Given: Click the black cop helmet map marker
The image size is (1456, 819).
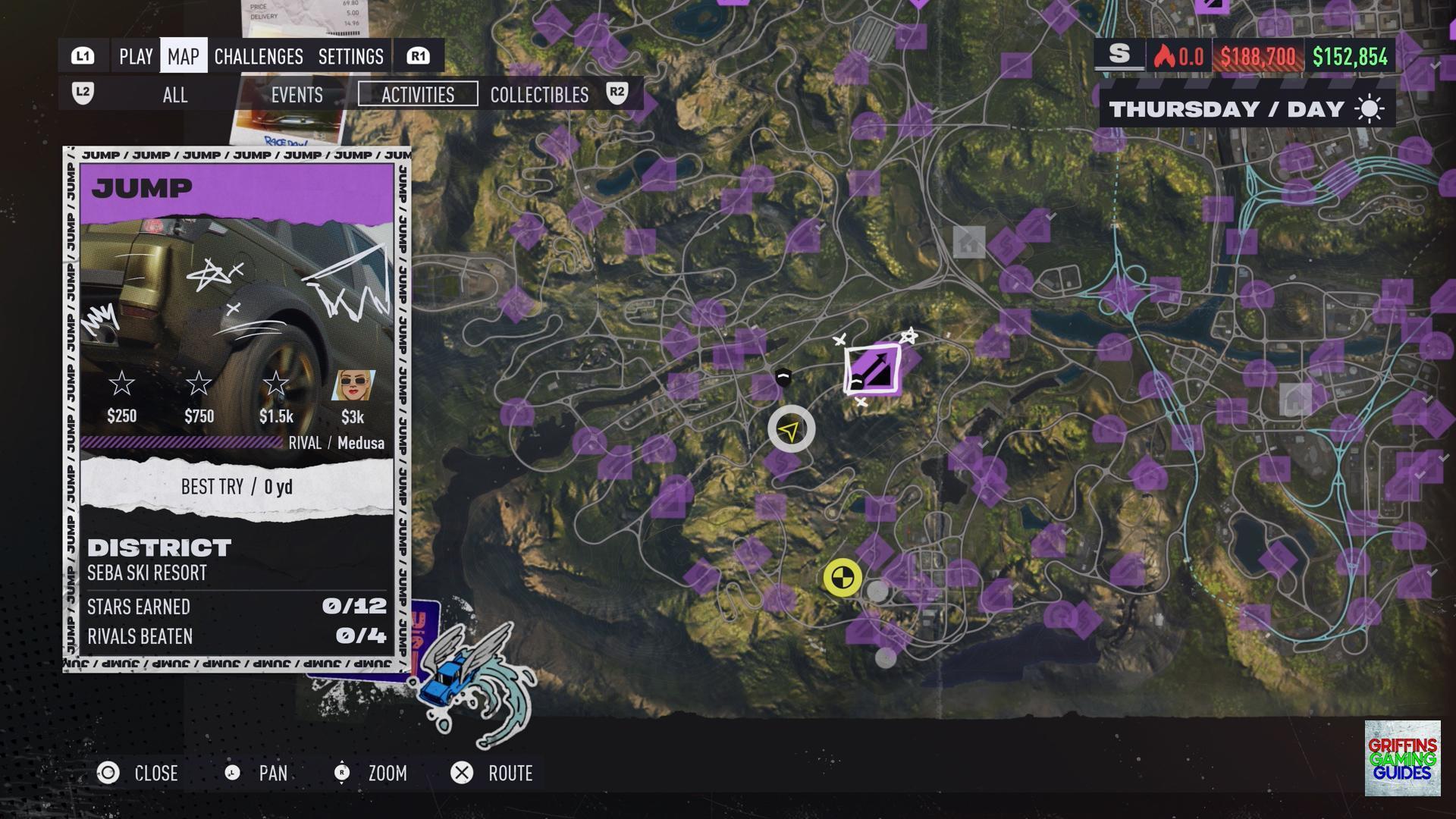Looking at the screenshot, I should click(x=783, y=377).
